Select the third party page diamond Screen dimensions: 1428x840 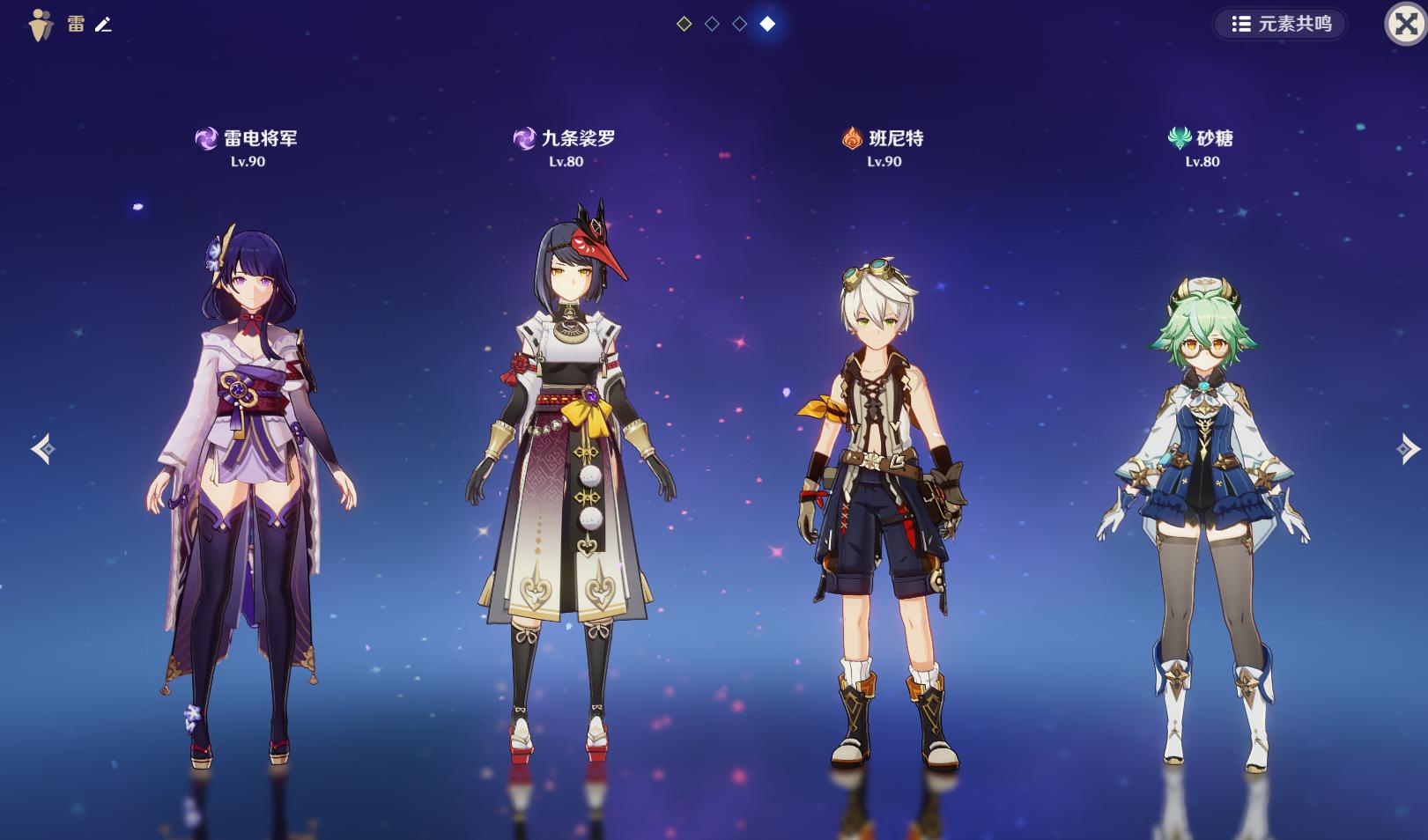(740, 24)
